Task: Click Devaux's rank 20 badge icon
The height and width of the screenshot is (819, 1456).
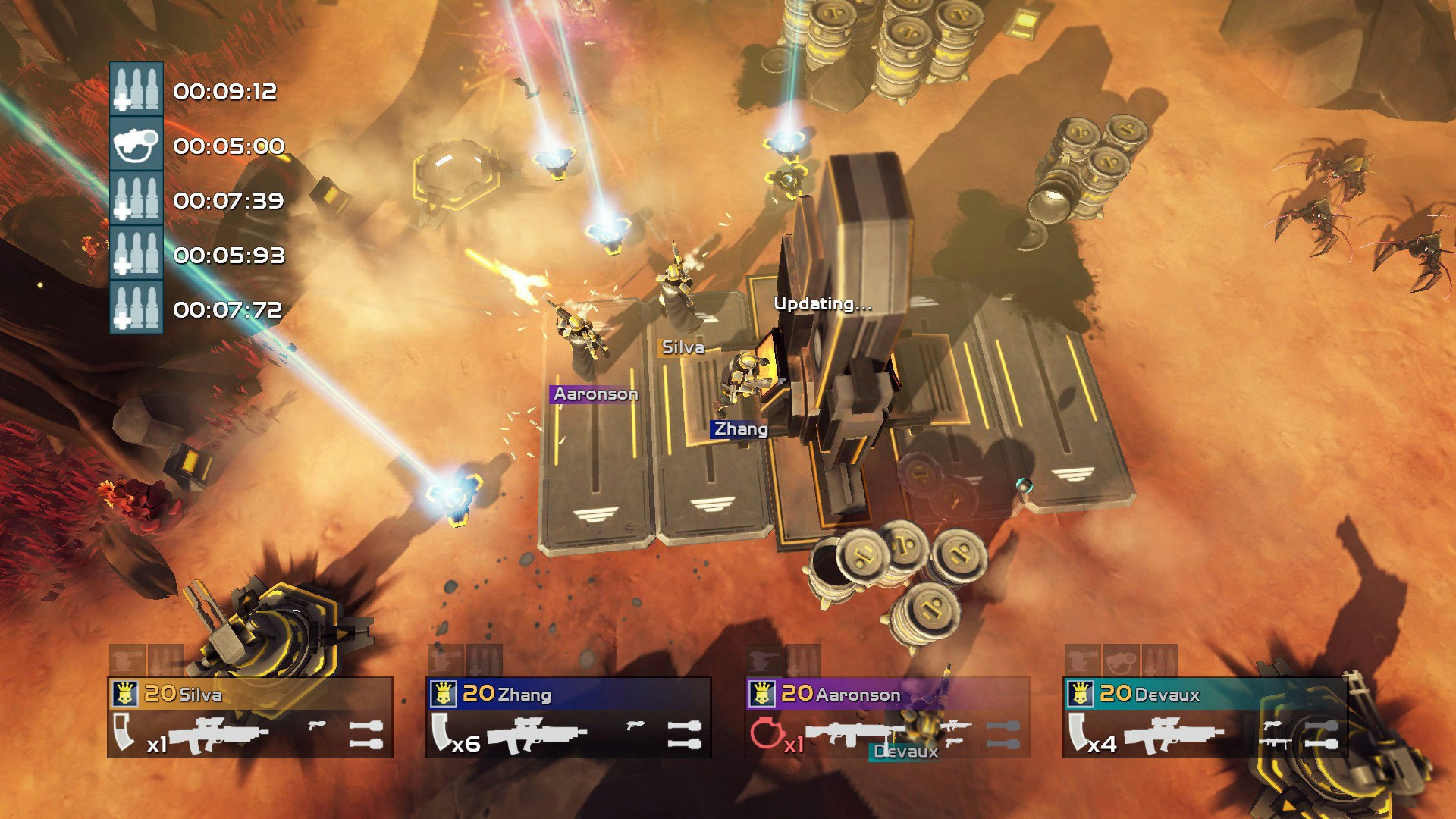Action: (x=1081, y=693)
